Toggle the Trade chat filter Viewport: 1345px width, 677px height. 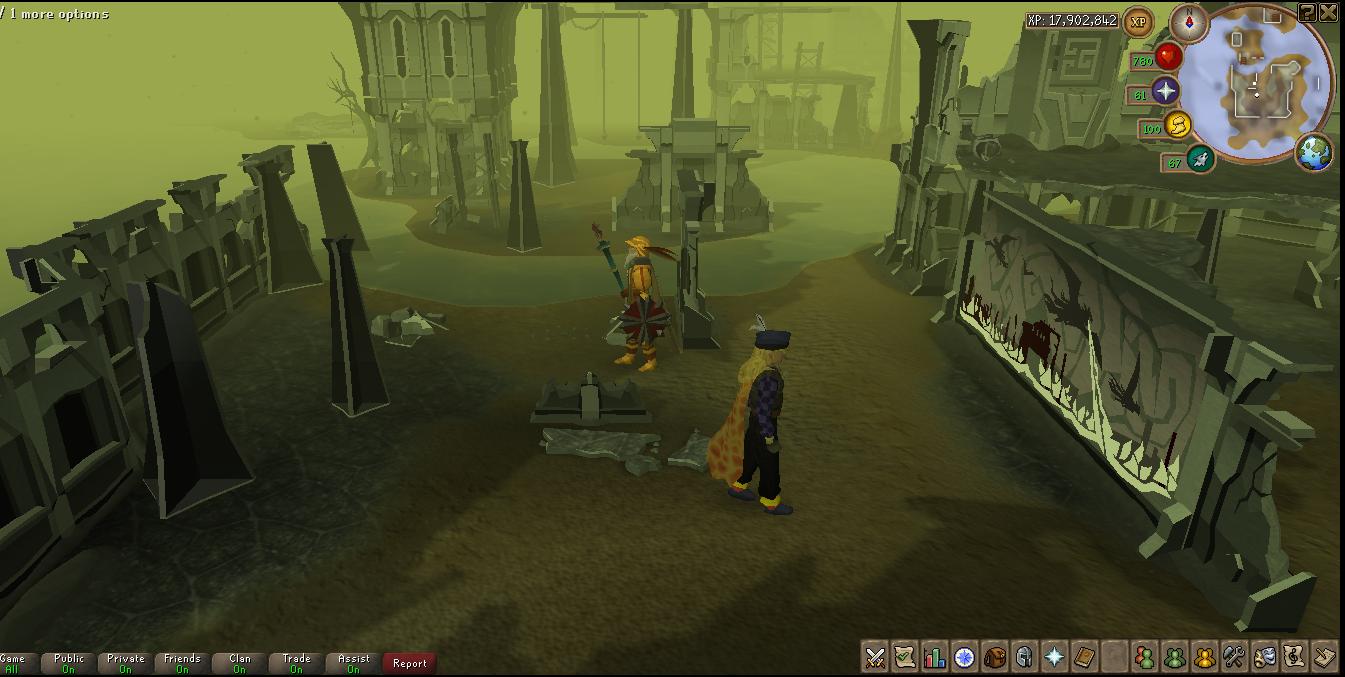297,663
